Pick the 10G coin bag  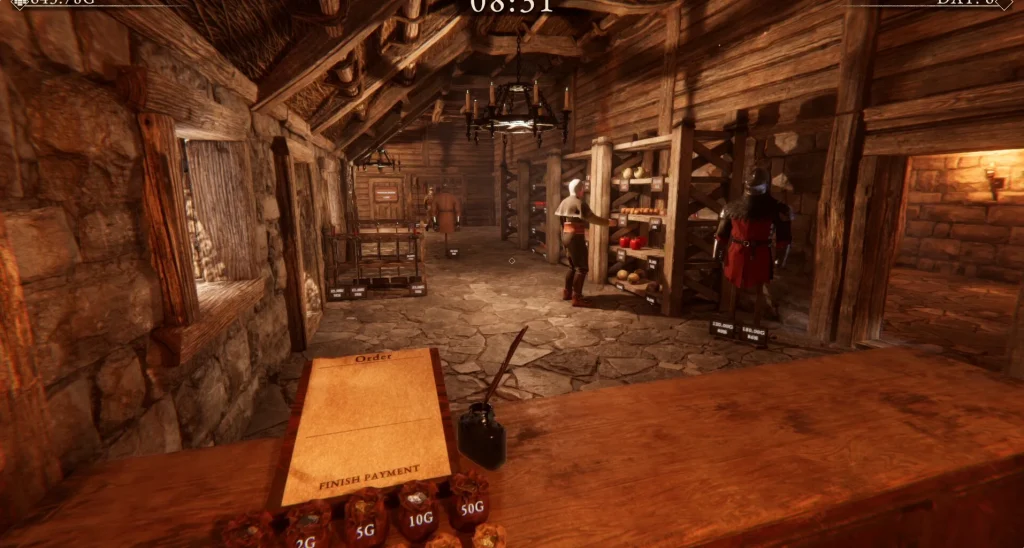point(418,513)
